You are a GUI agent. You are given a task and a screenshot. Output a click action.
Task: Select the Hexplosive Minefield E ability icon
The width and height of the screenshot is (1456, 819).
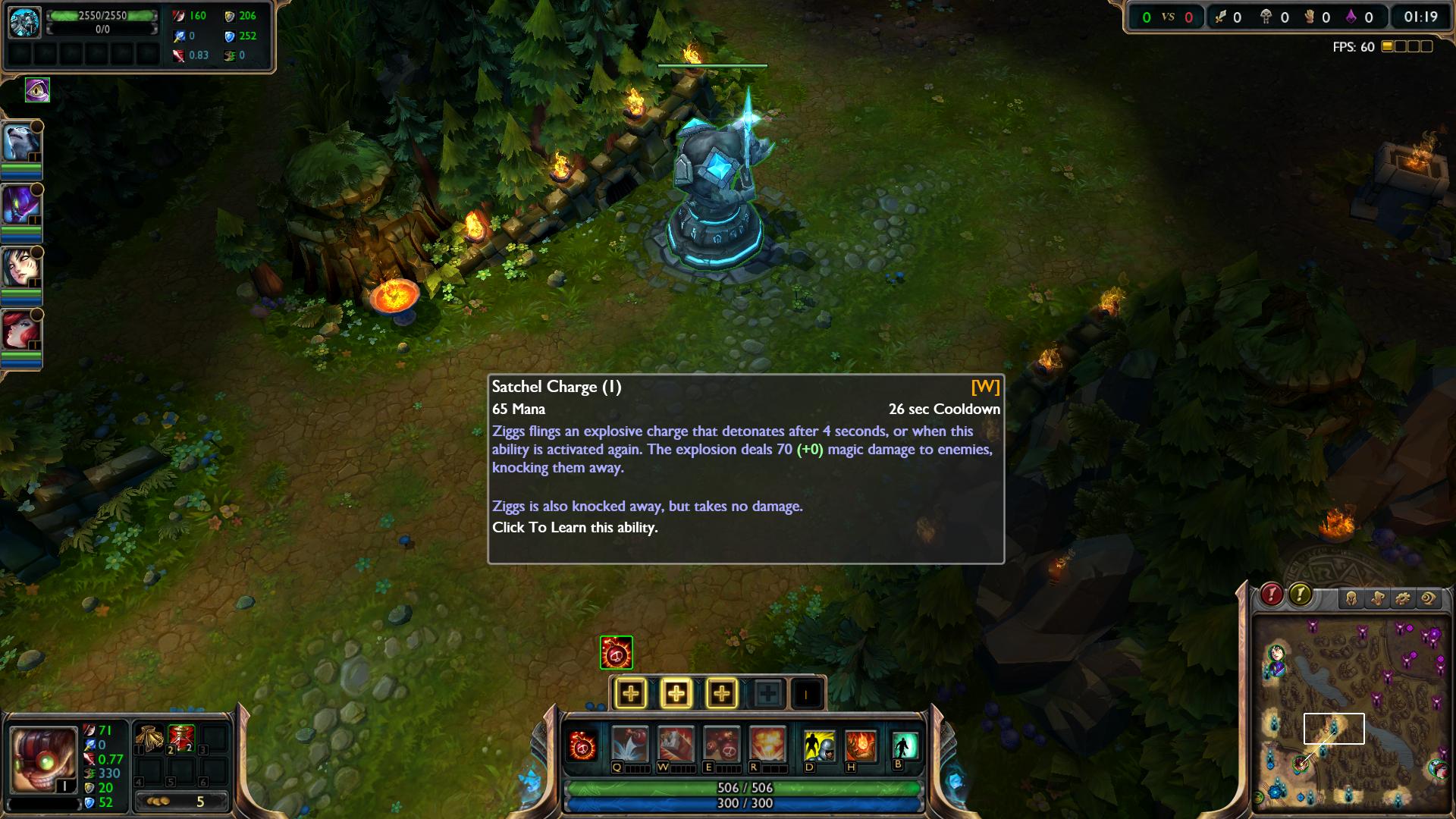click(721, 744)
